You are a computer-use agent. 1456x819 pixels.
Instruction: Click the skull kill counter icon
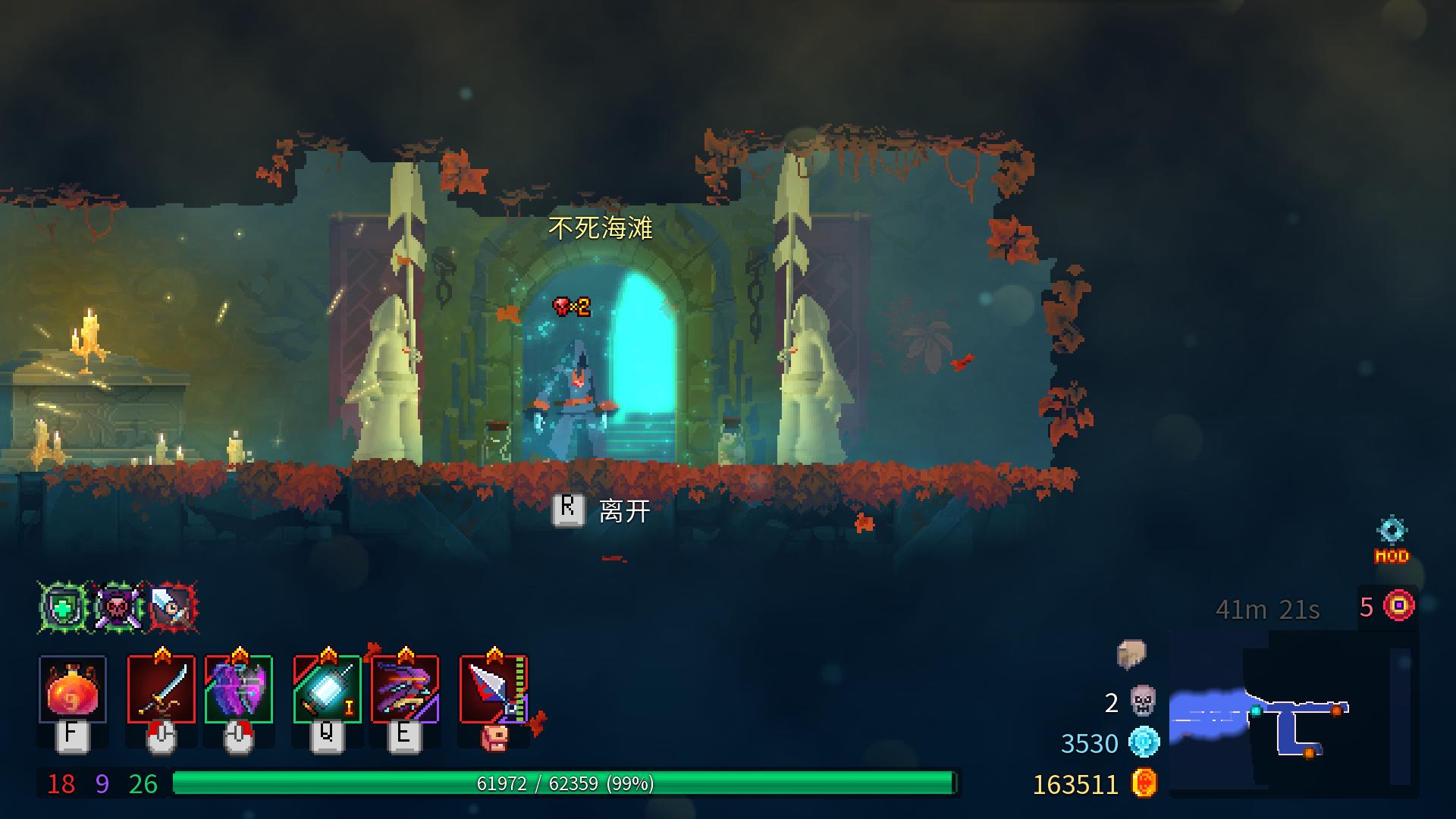[x=1143, y=701]
